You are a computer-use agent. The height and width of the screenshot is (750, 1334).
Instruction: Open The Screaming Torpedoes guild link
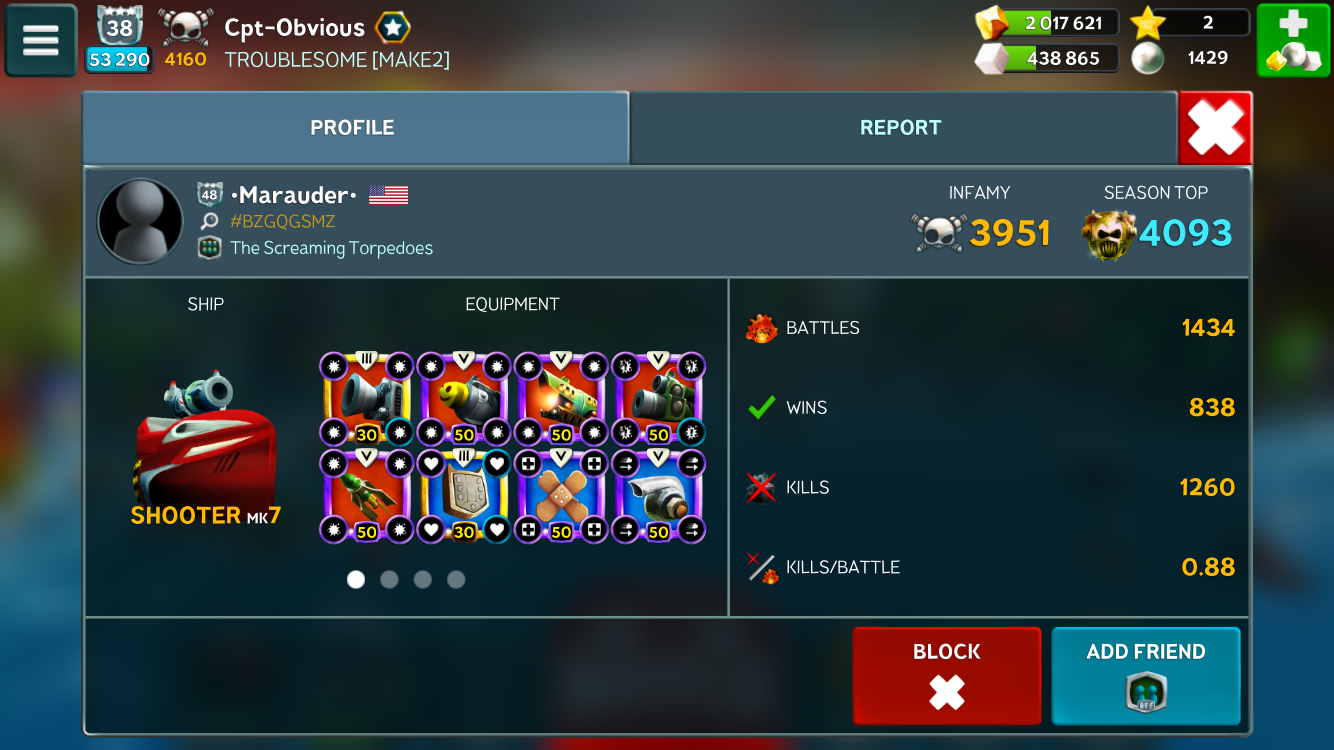(331, 248)
